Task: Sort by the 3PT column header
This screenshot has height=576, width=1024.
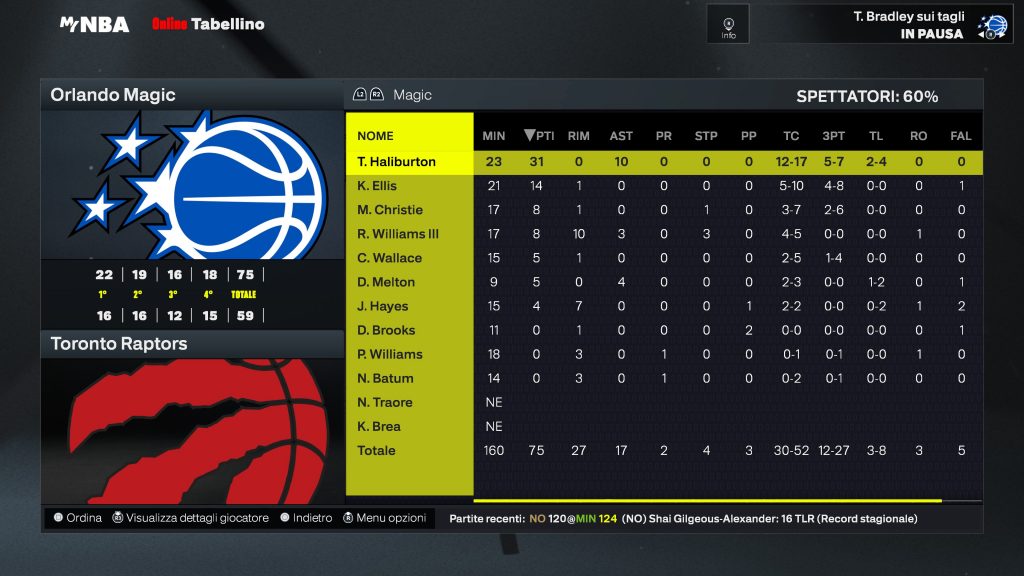Action: [x=833, y=136]
